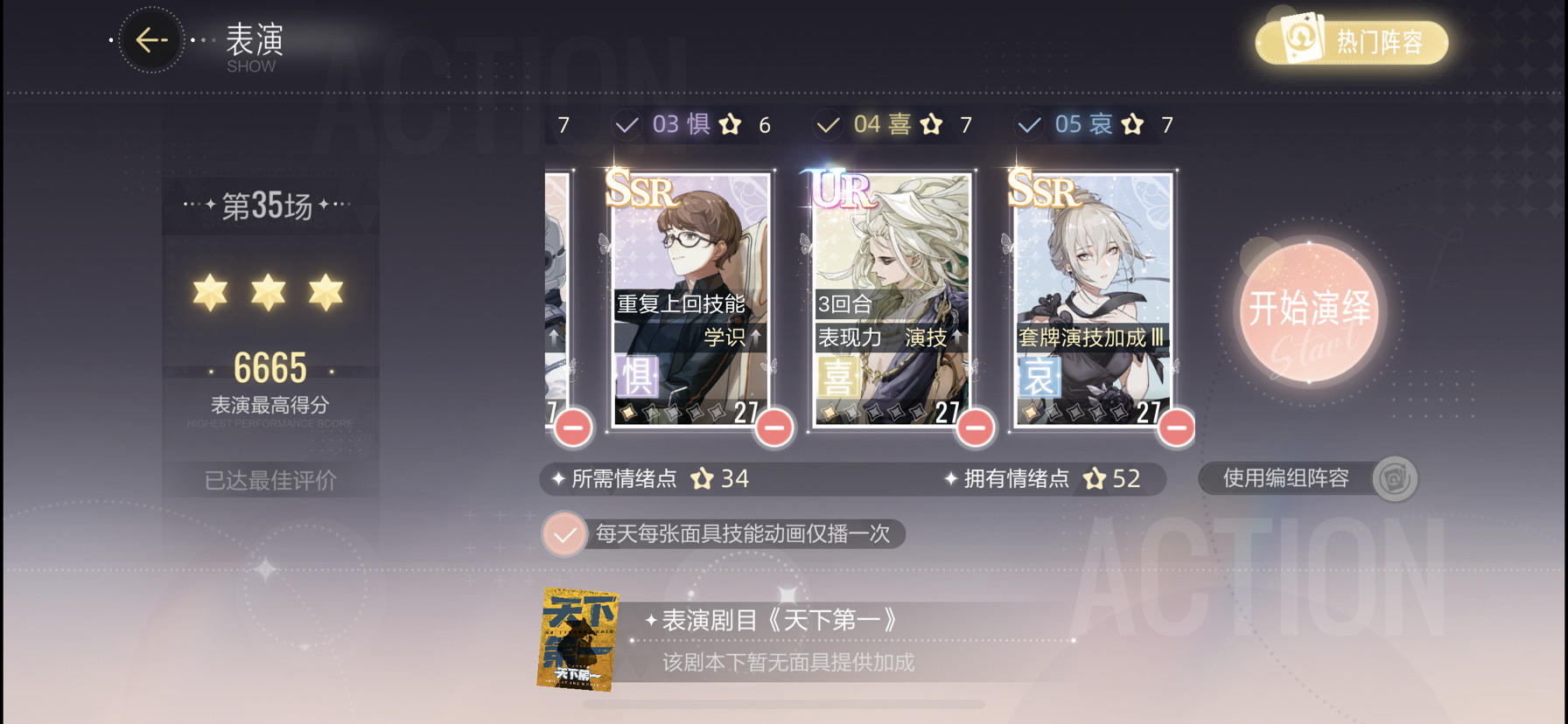
Task: Click the star icon next to 拥有情绪点 52
Action: pyautogui.click(x=1093, y=478)
